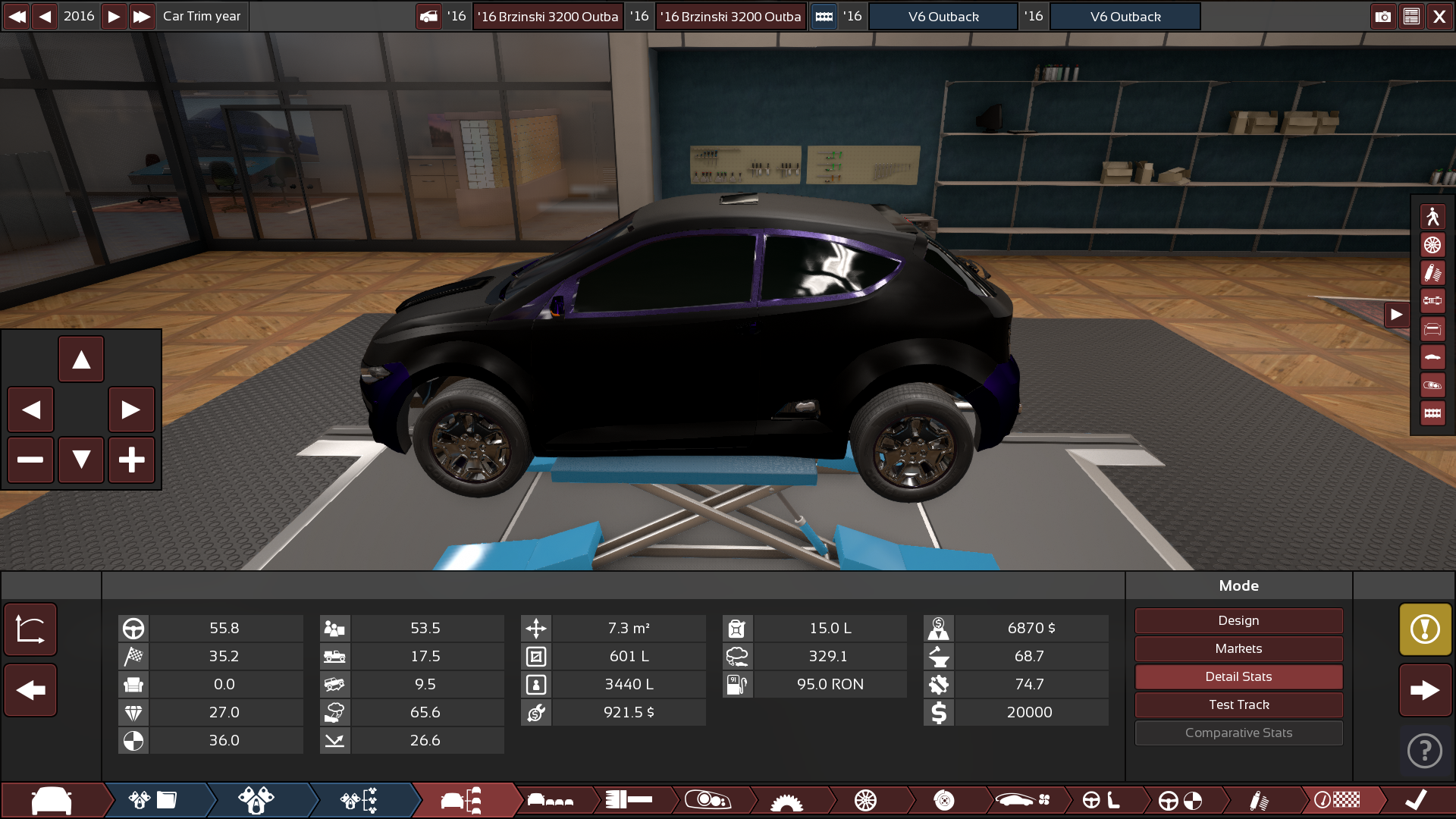
Task: Switch to the car body tab at bottom left
Action: (x=49, y=800)
